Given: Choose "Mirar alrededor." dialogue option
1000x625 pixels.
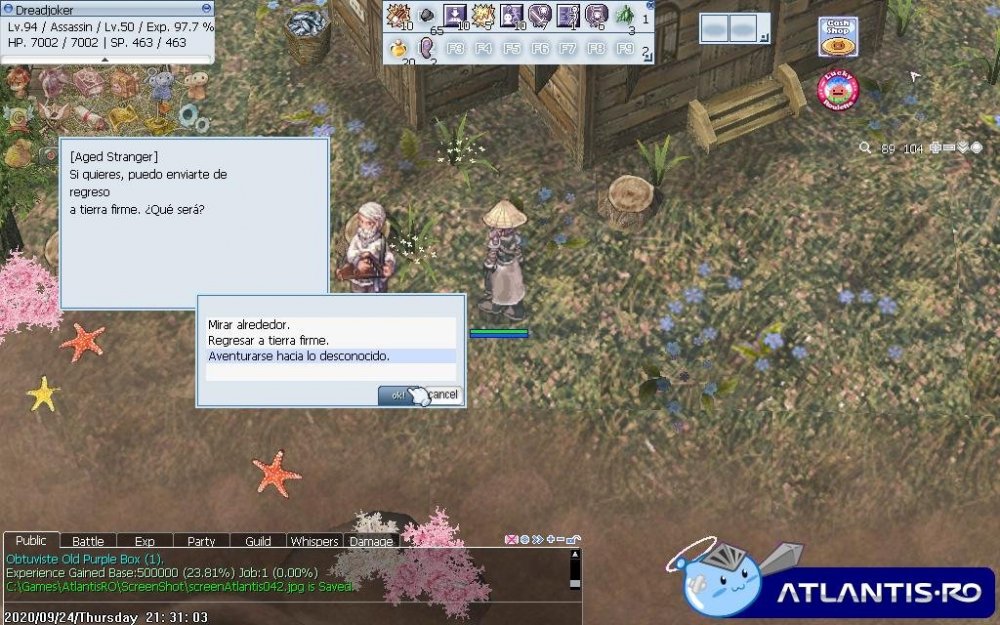Looking at the screenshot, I should 249,325.
